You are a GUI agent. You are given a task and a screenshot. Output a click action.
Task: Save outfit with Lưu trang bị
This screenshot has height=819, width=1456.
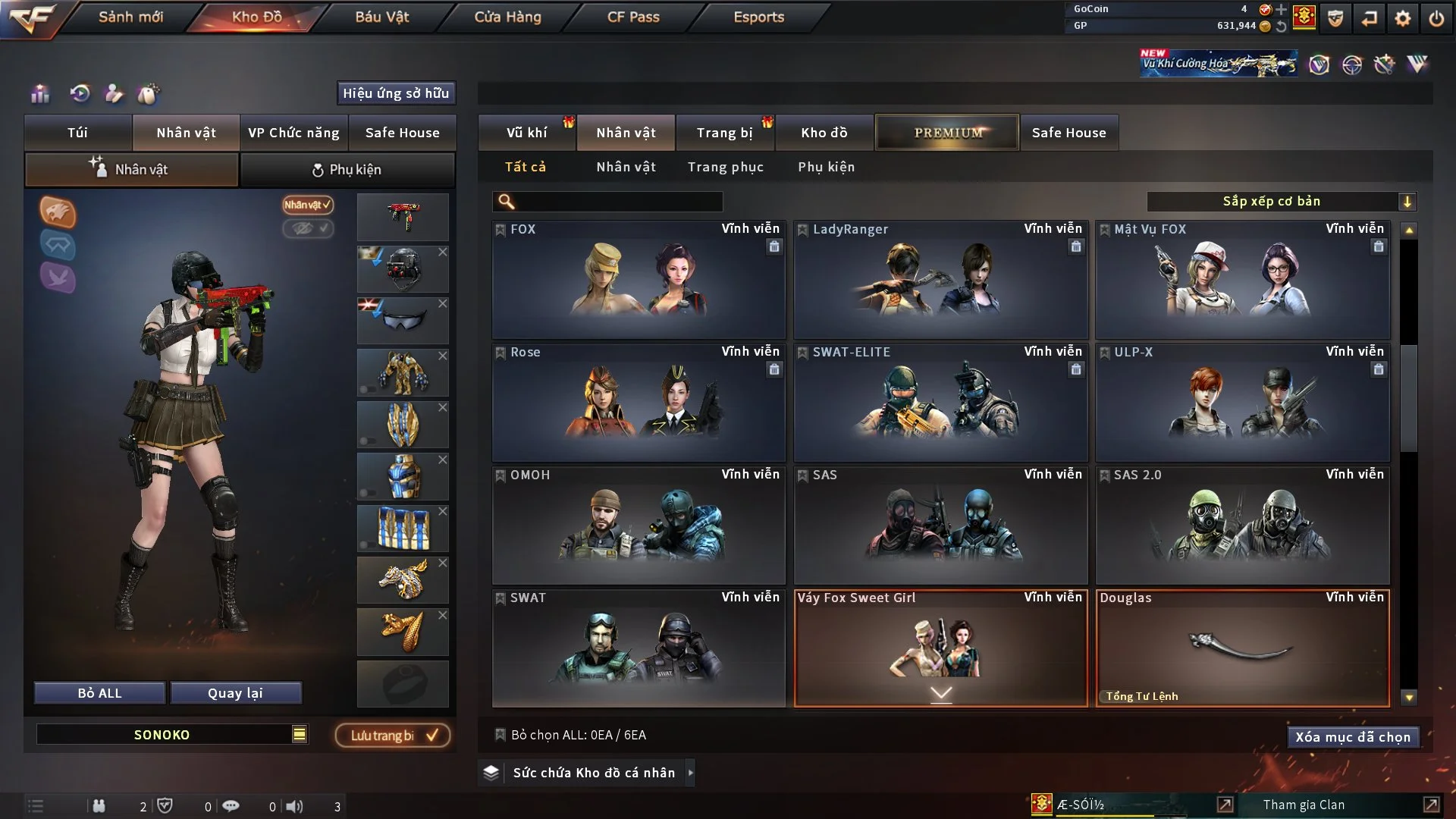click(x=393, y=735)
